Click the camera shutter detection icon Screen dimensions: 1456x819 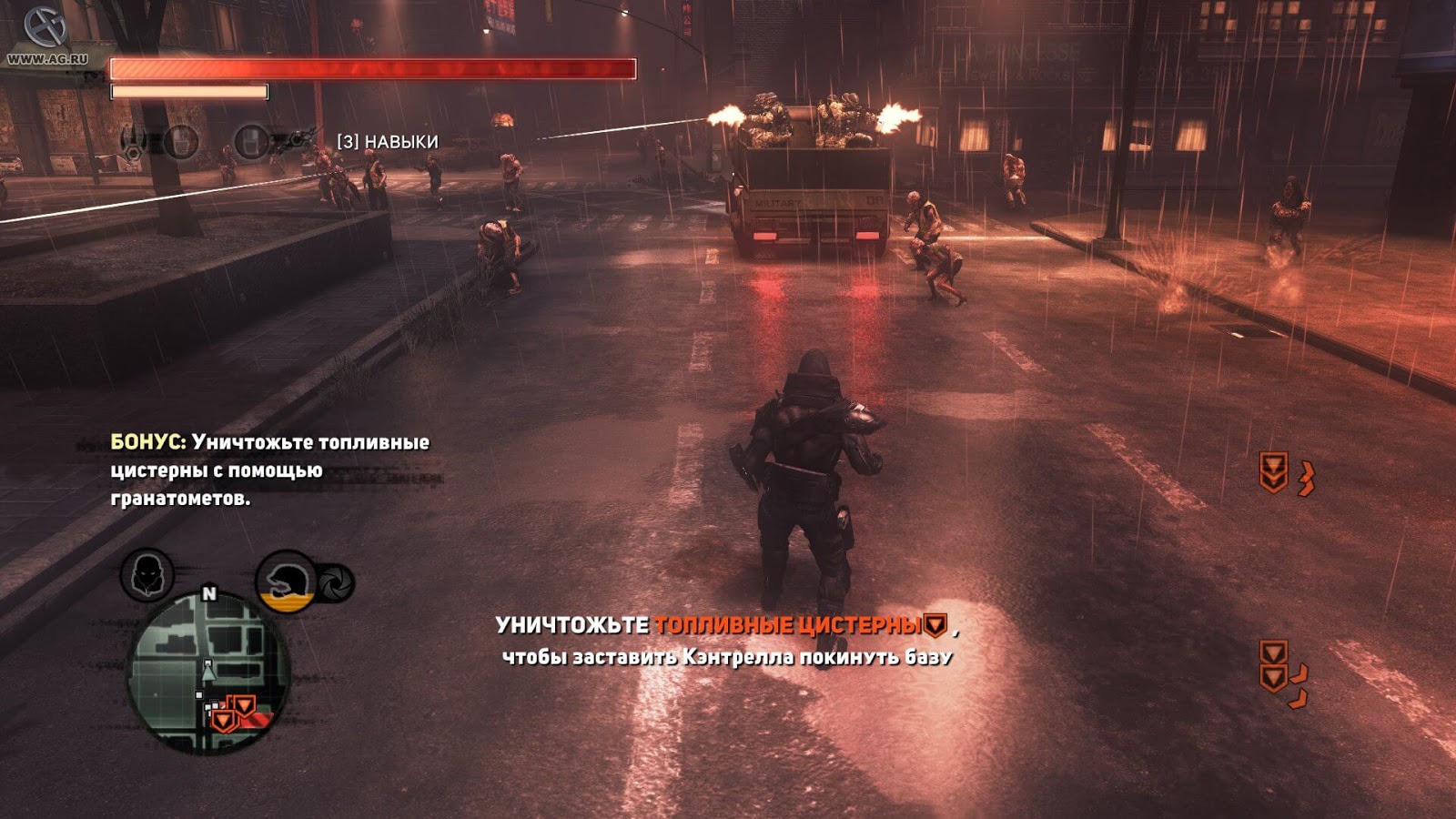click(x=334, y=582)
